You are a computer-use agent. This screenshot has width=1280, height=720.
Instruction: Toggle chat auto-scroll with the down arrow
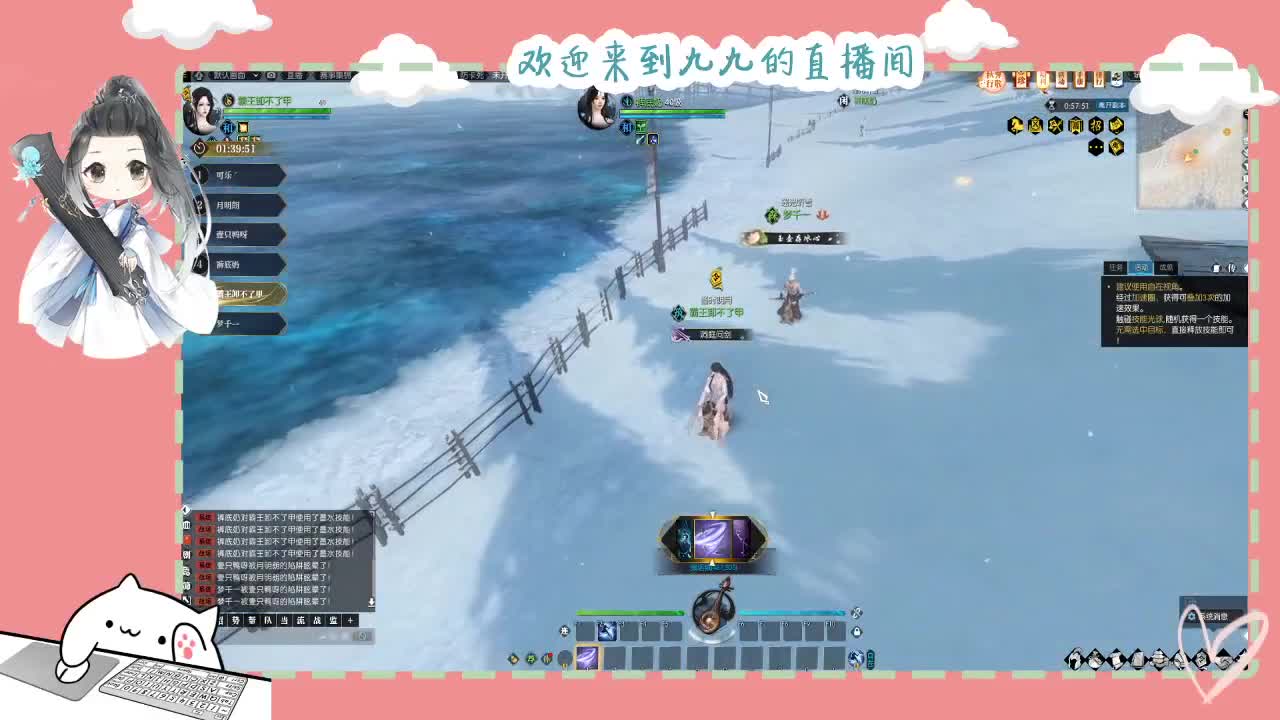pyautogui.click(x=371, y=602)
